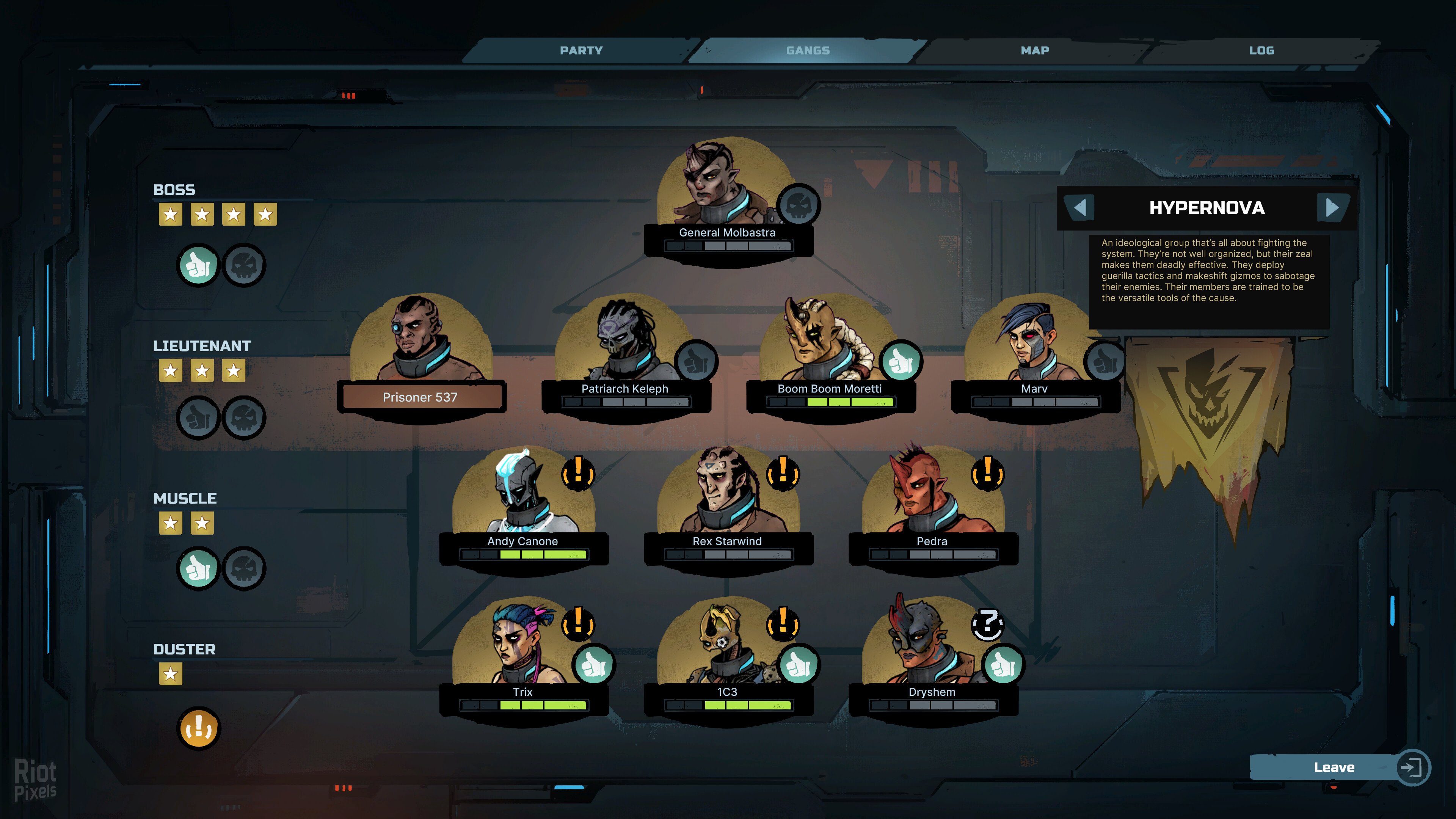Show next gang with right arrow
This screenshot has width=1456, height=819.
point(1332,207)
